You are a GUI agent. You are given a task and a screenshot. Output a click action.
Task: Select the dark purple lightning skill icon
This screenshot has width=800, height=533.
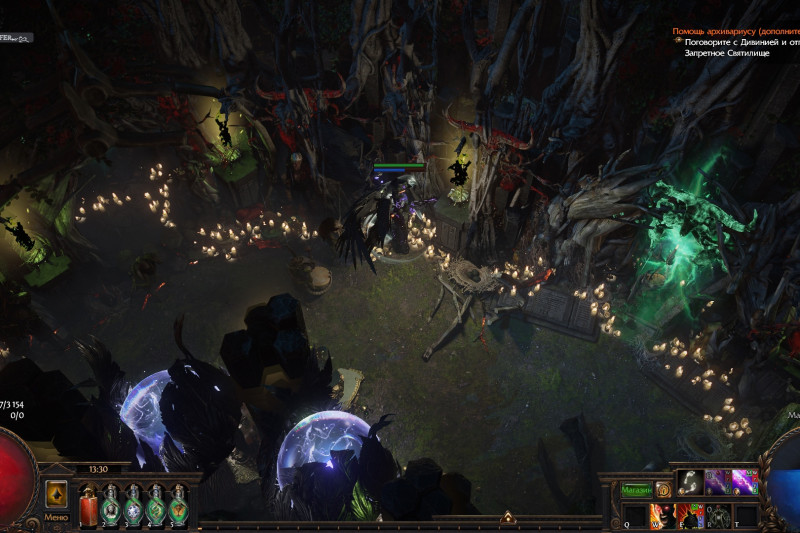tap(718, 482)
